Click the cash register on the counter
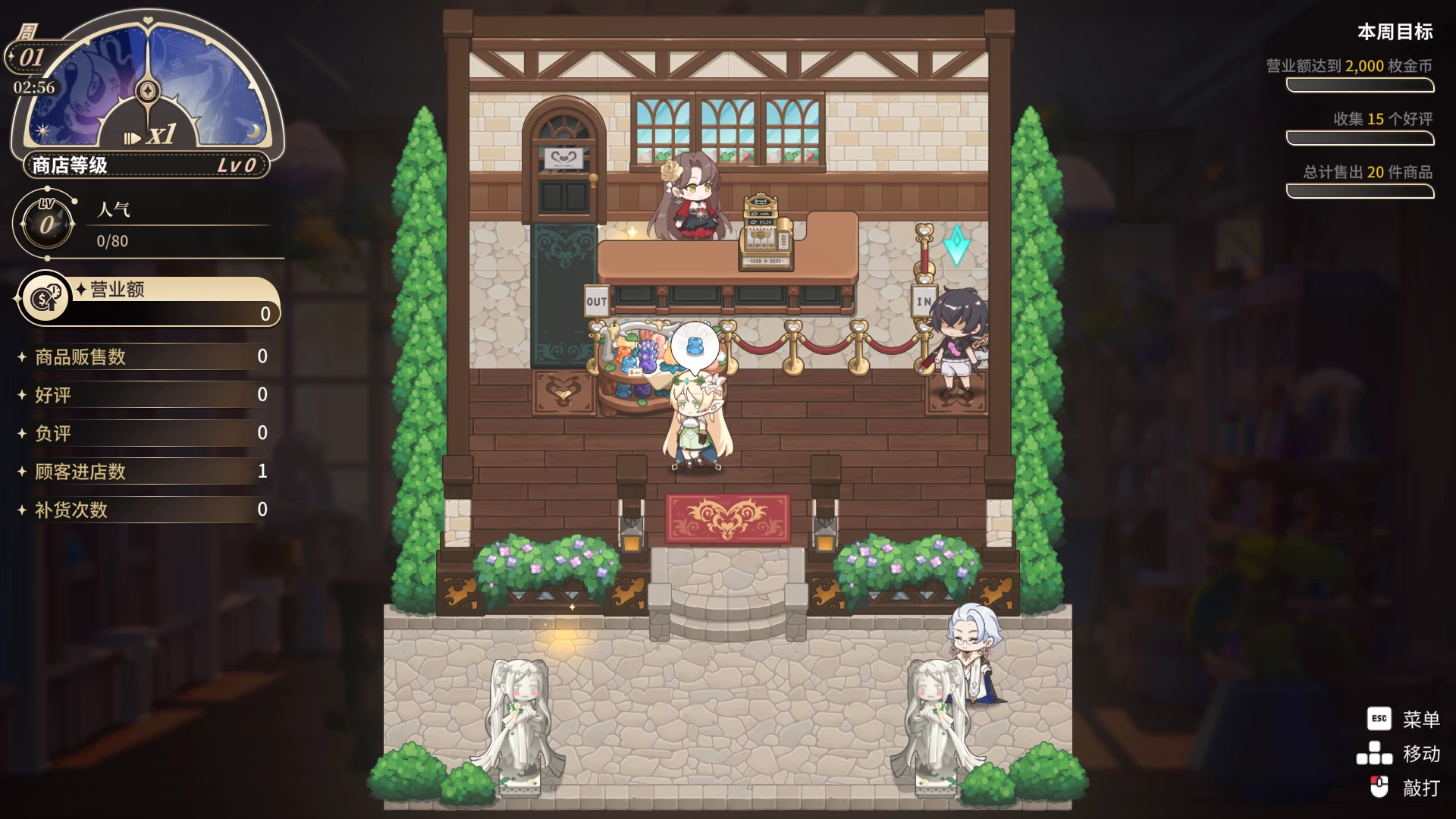The height and width of the screenshot is (819, 1456). coord(766,234)
